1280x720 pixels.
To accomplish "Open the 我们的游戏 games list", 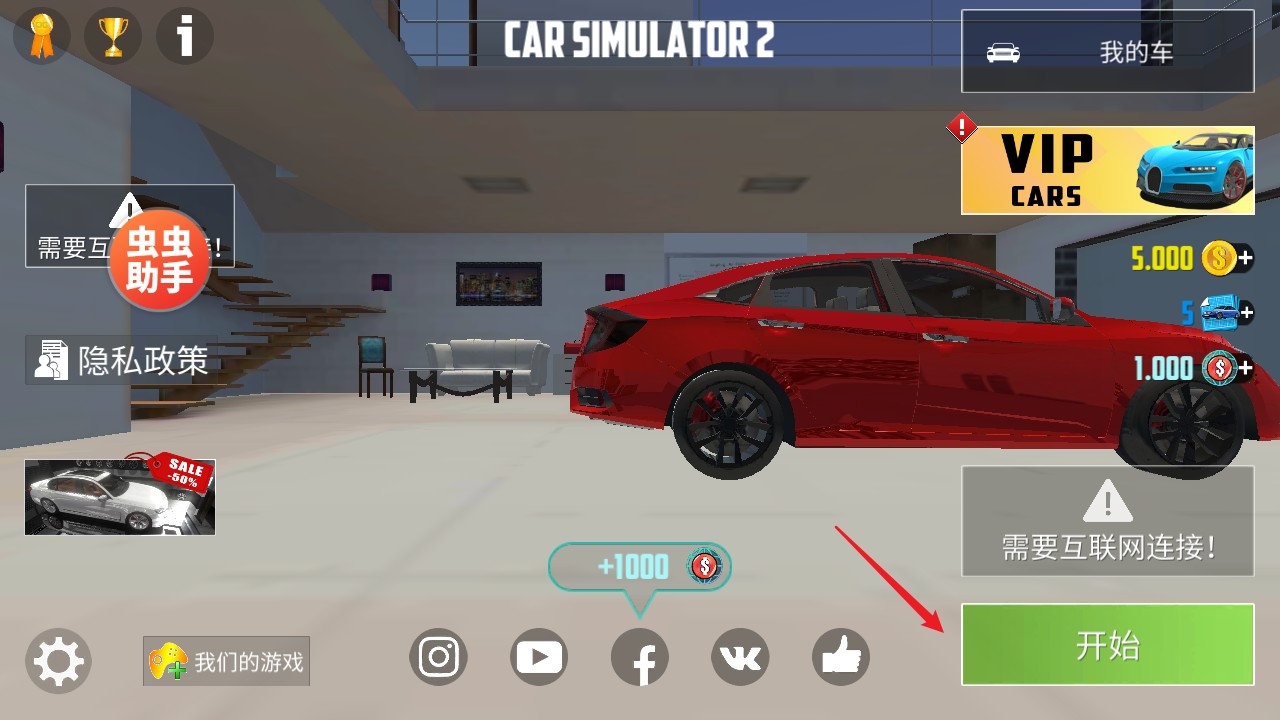I will pyautogui.click(x=226, y=661).
